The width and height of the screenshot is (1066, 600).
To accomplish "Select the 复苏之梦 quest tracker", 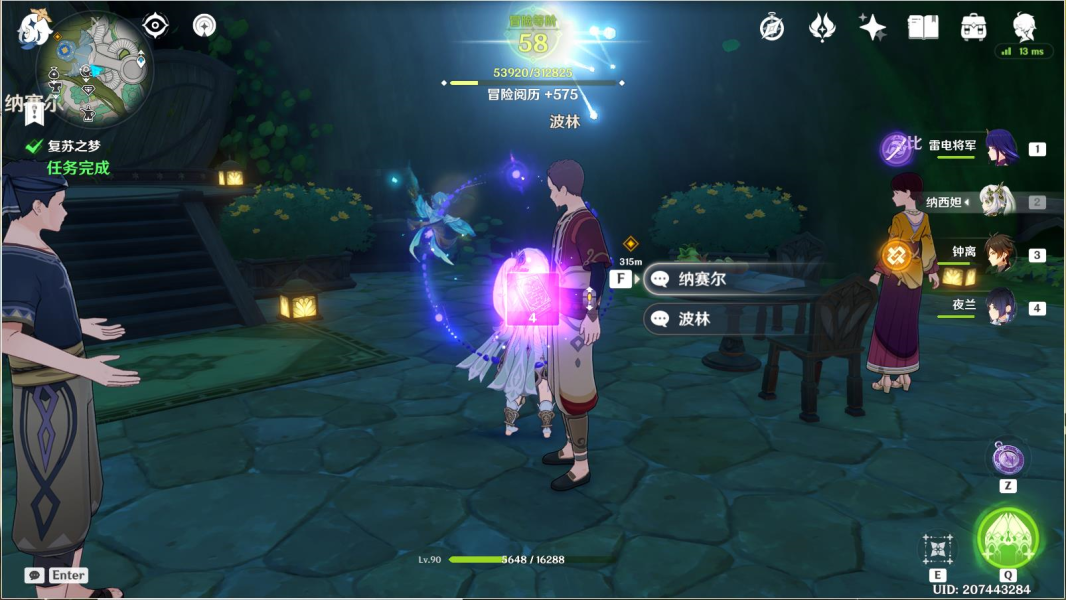I will [x=74, y=146].
